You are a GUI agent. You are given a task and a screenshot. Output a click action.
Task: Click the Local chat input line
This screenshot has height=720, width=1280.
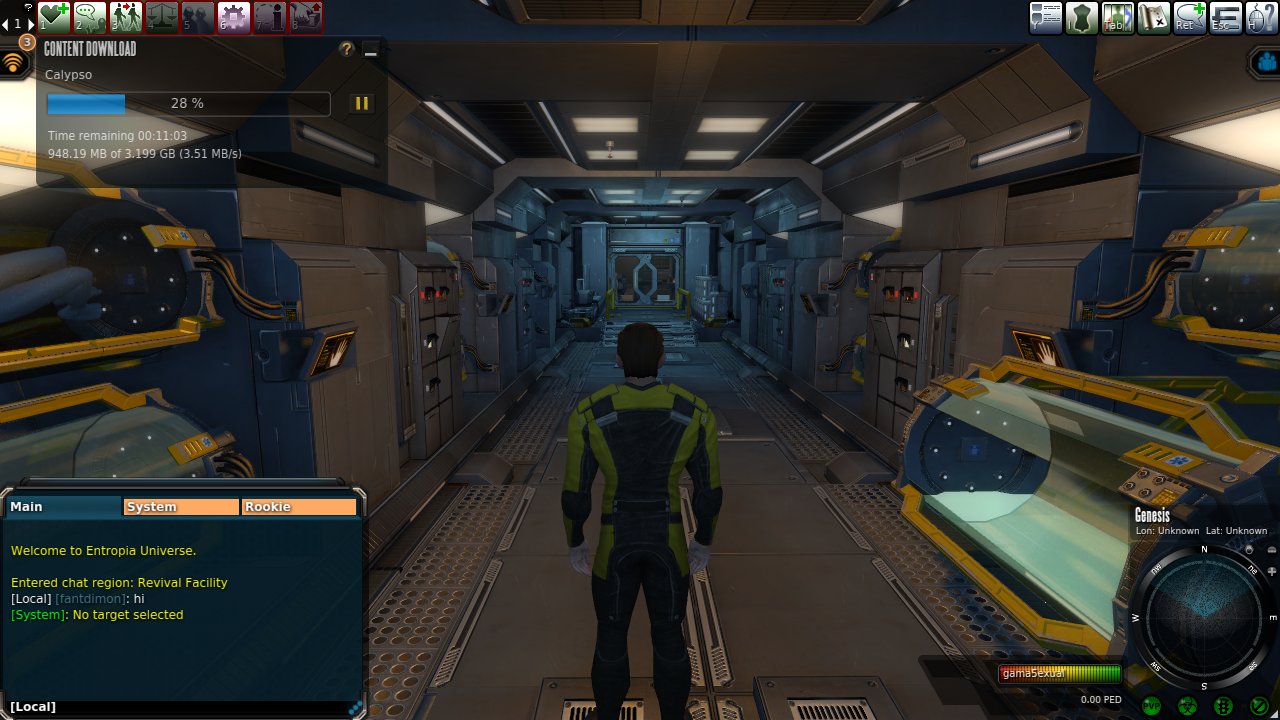tap(180, 707)
